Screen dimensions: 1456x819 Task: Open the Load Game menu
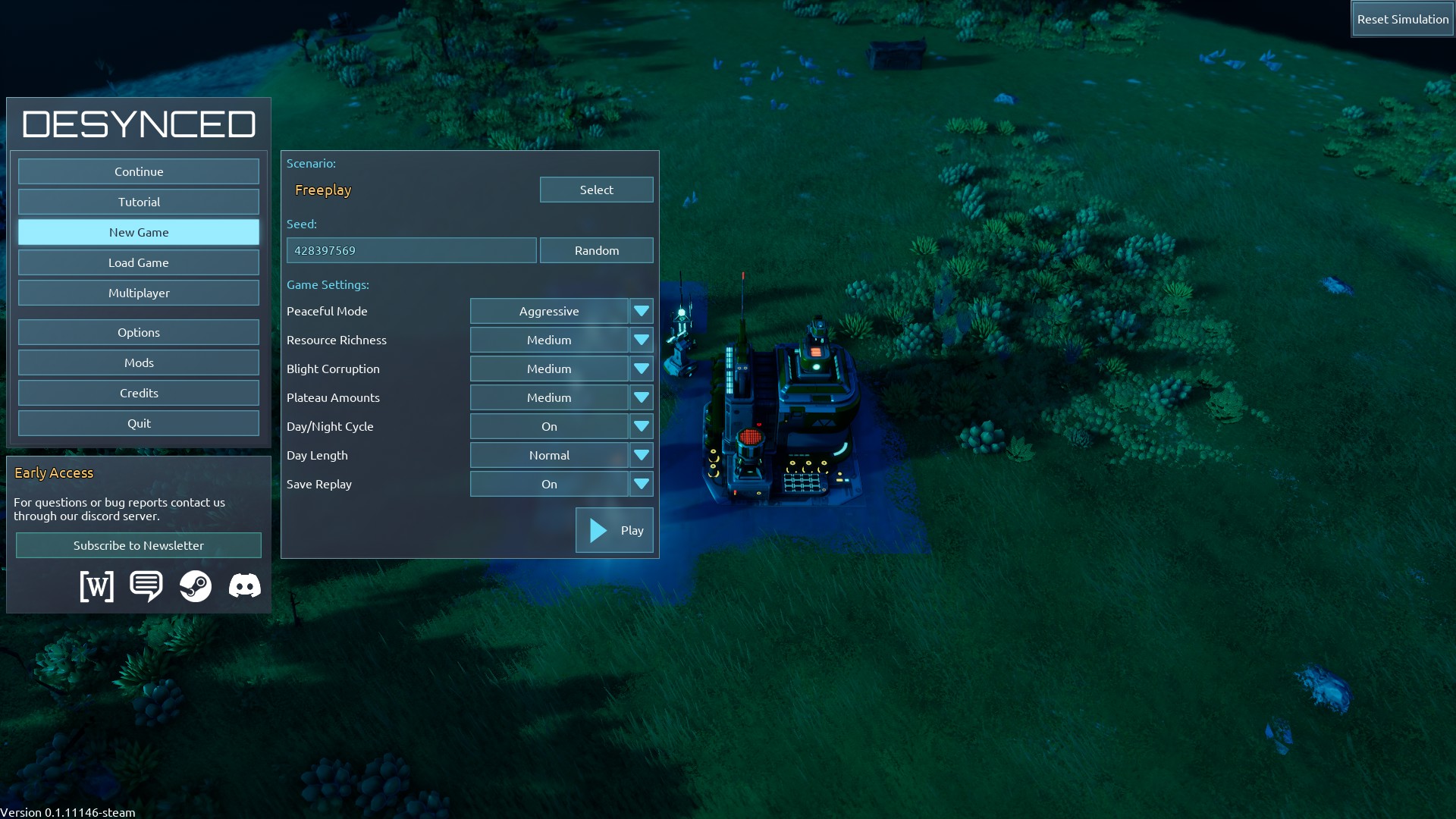139,262
